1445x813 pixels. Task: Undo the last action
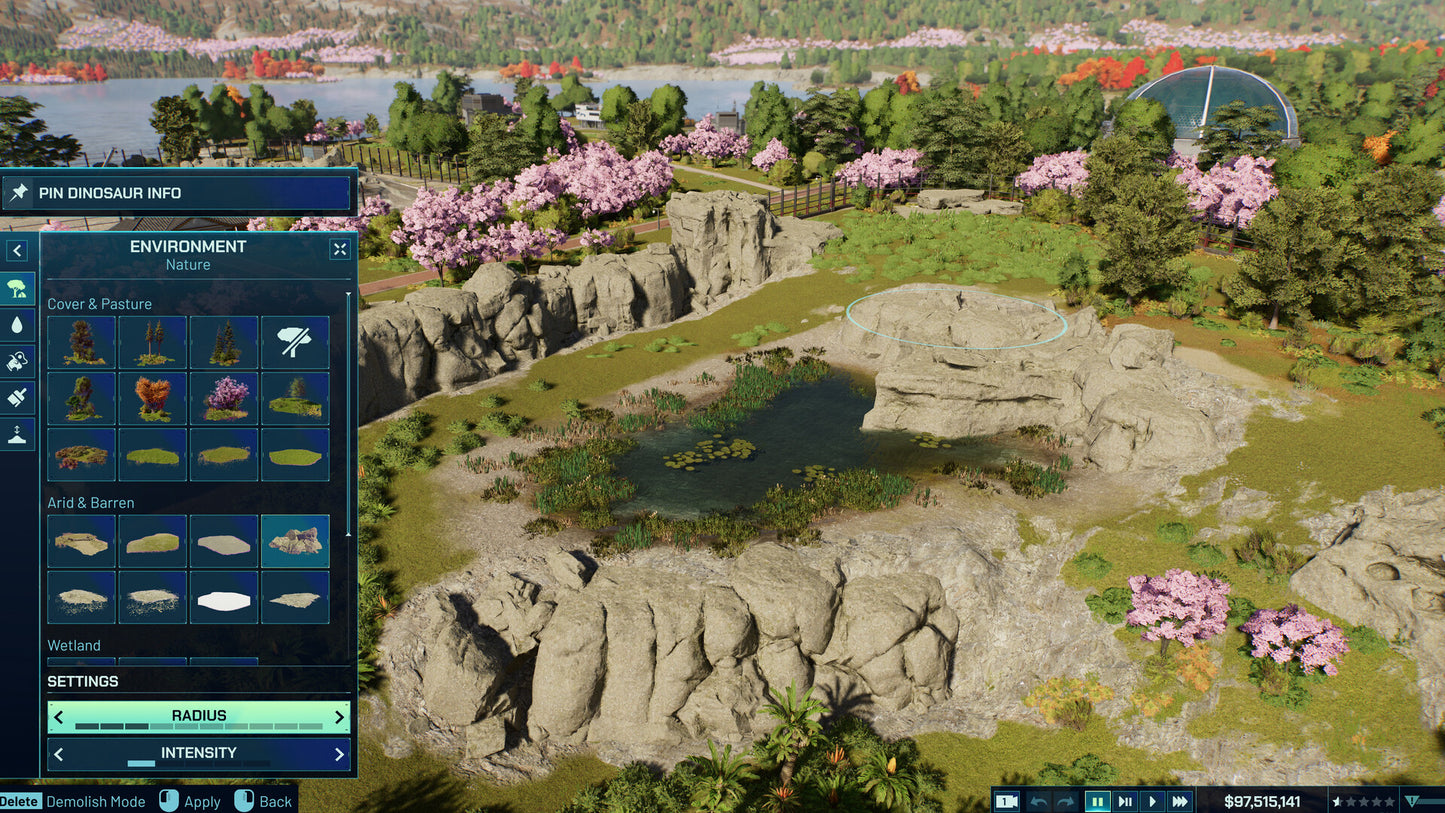coord(1038,801)
